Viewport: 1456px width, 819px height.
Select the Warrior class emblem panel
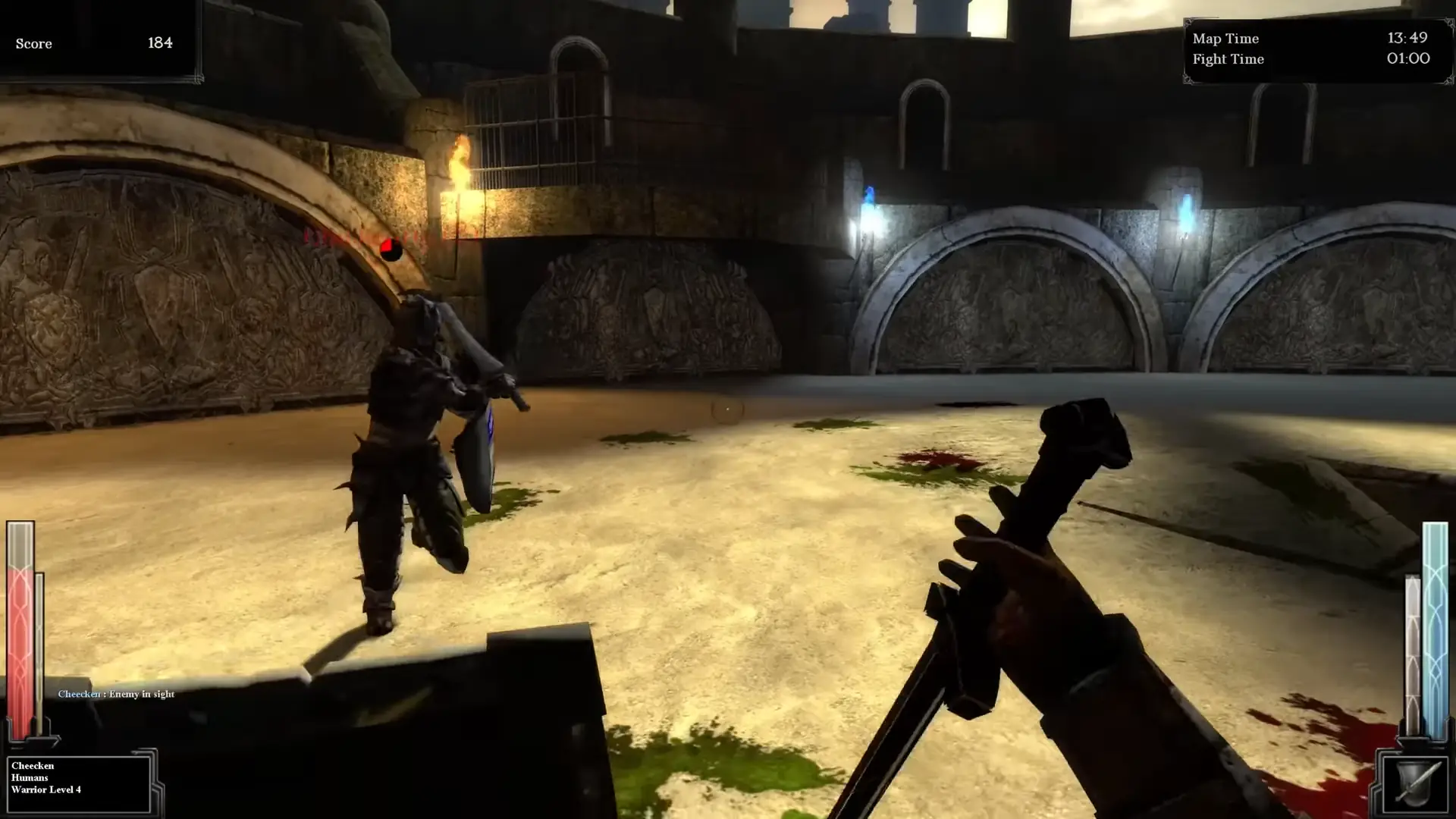click(x=80, y=782)
